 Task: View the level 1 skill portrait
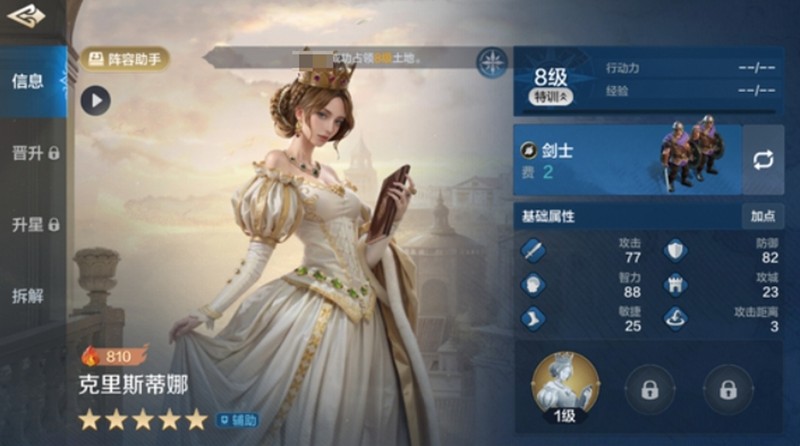point(565,388)
